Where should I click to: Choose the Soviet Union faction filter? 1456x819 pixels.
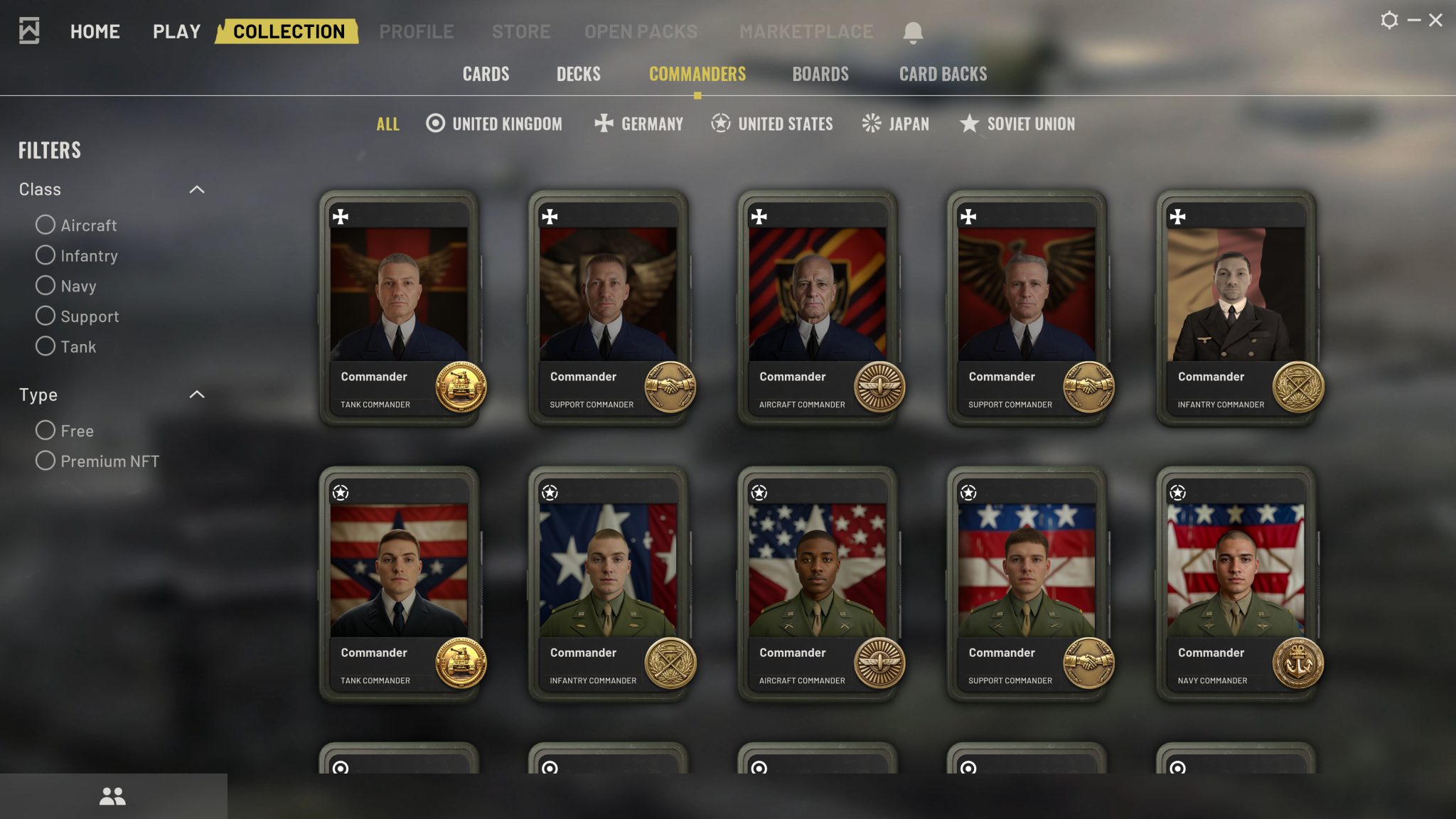(x=1017, y=124)
